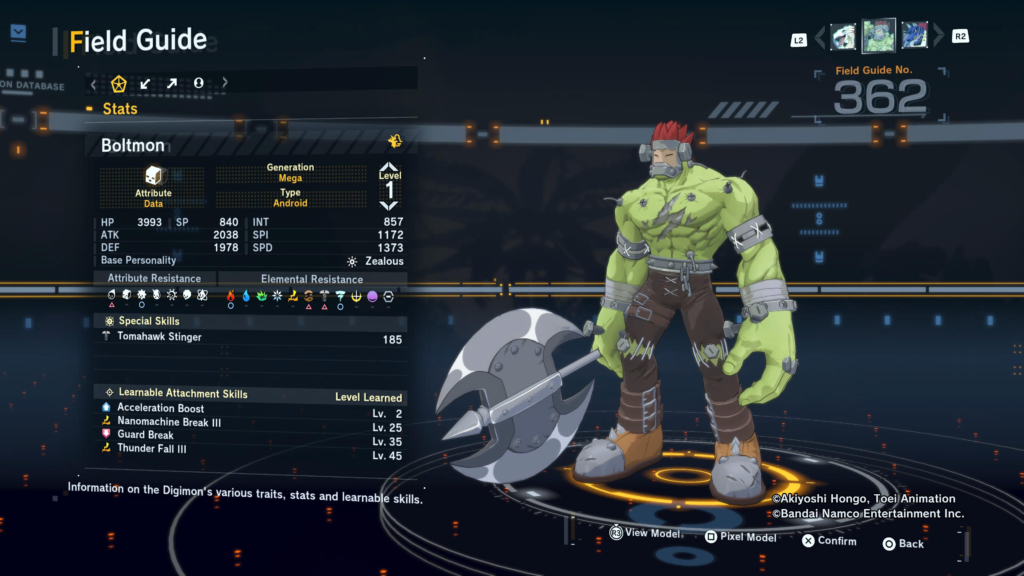Switch to the down-left arrow tab
This screenshot has width=1024, height=576.
click(x=145, y=84)
